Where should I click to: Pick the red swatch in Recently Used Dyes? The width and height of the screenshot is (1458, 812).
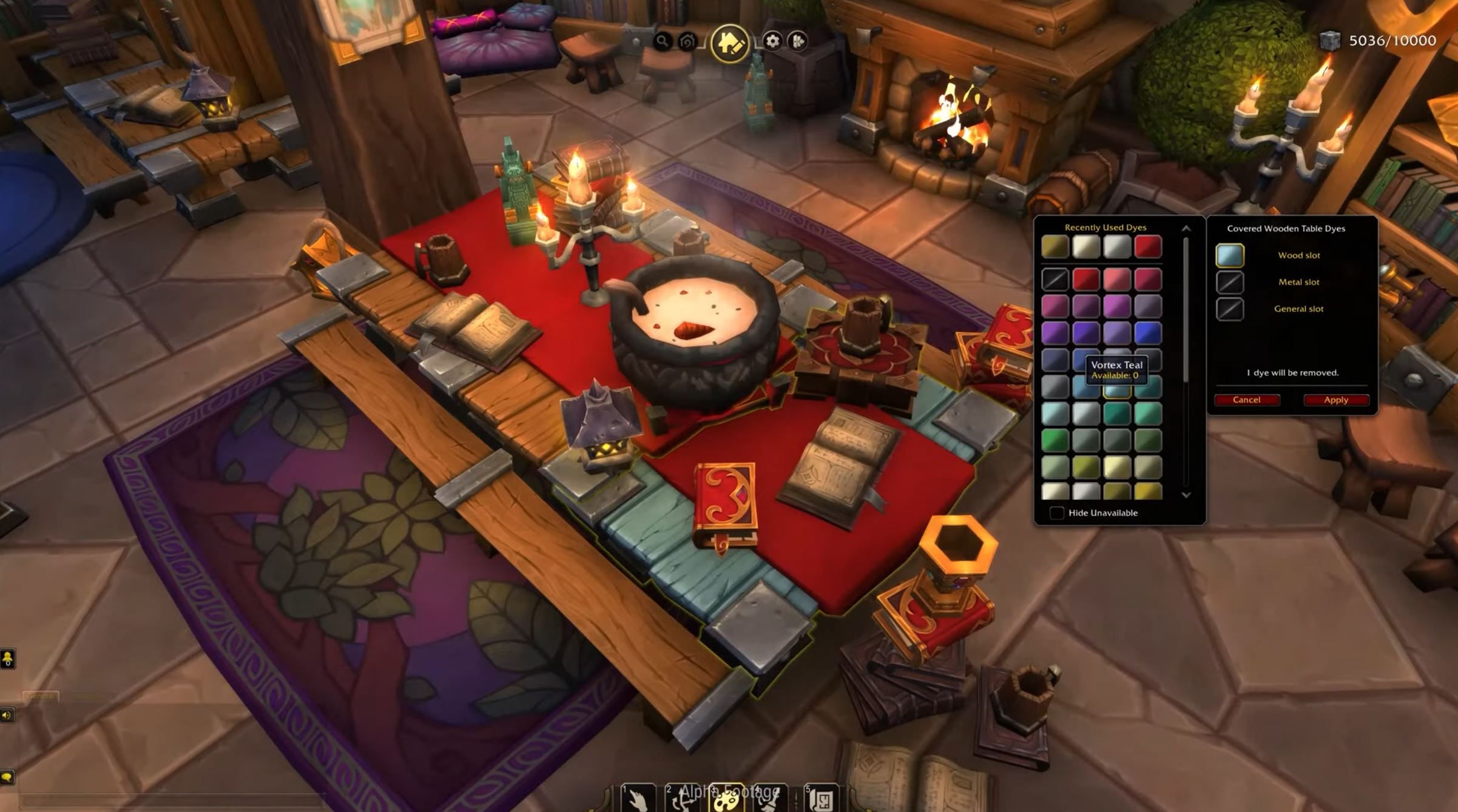point(1147,247)
